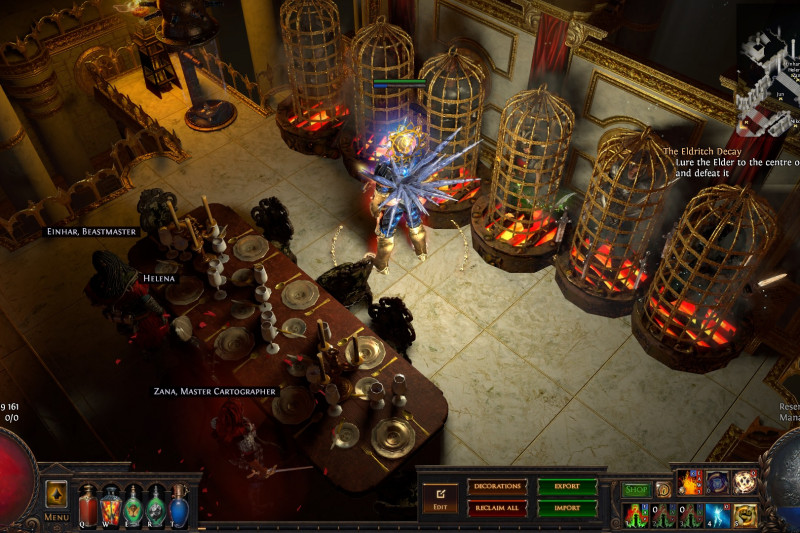Open the green Shop button

[x=637, y=490]
